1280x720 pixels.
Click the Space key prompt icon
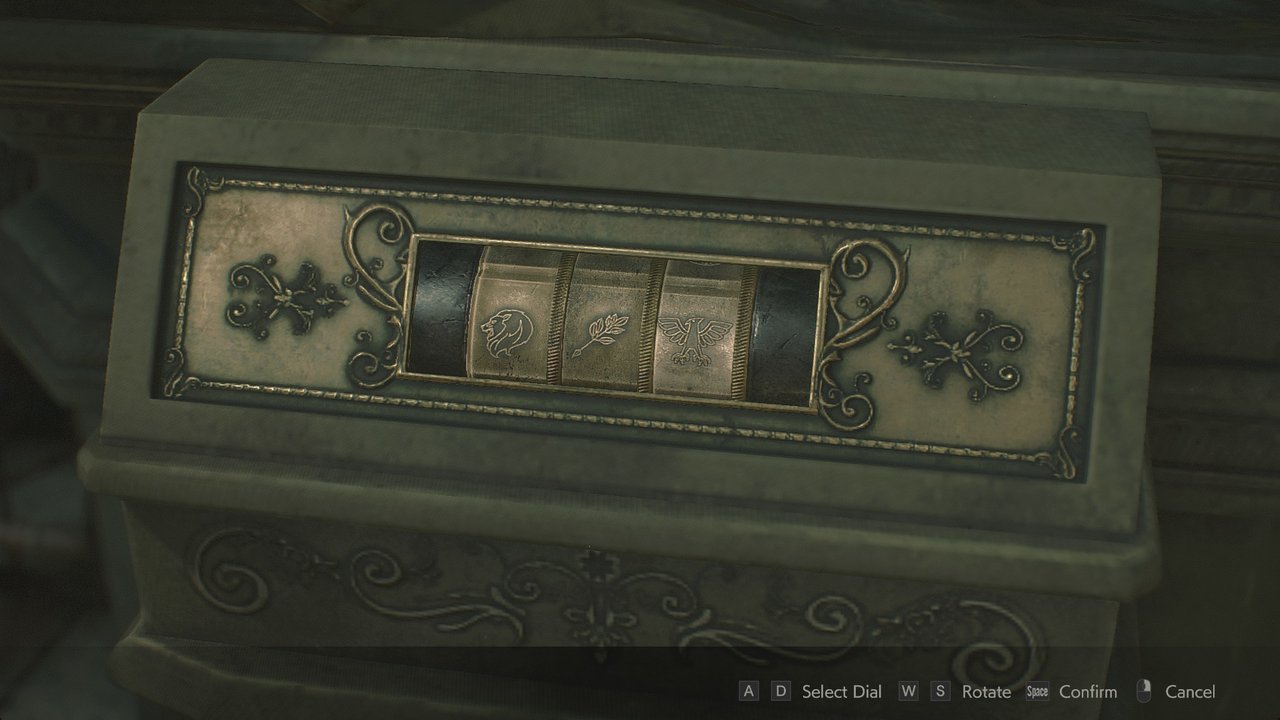coord(1037,691)
